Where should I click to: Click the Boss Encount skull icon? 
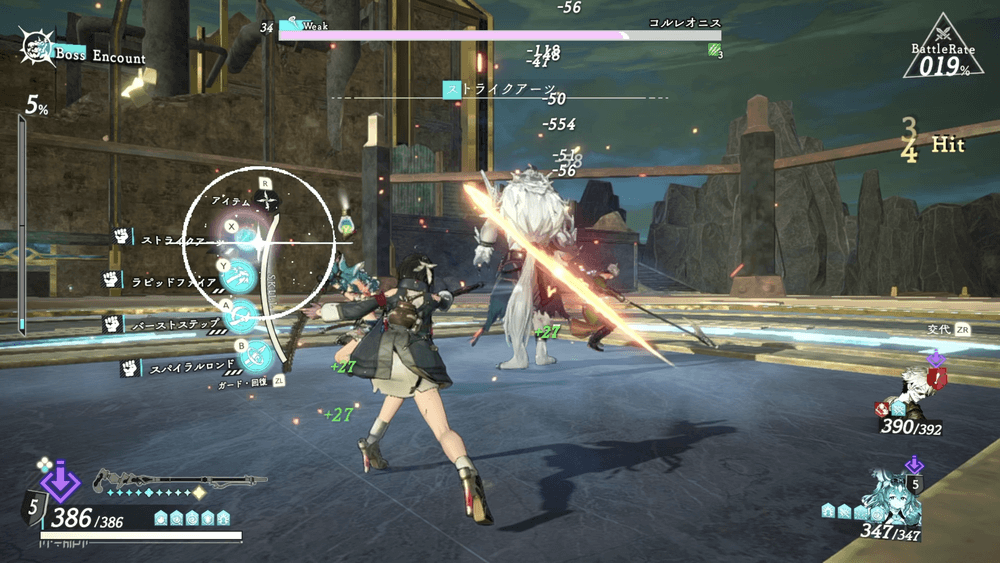[x=38, y=48]
